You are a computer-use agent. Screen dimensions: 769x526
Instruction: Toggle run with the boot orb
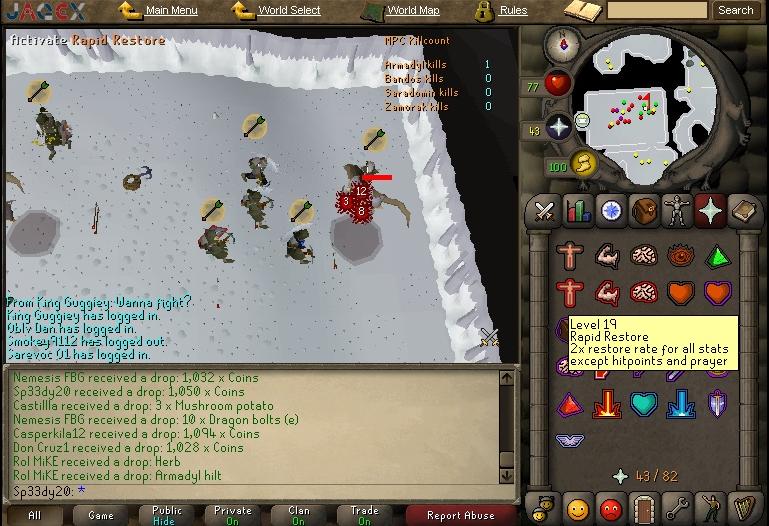pos(584,163)
